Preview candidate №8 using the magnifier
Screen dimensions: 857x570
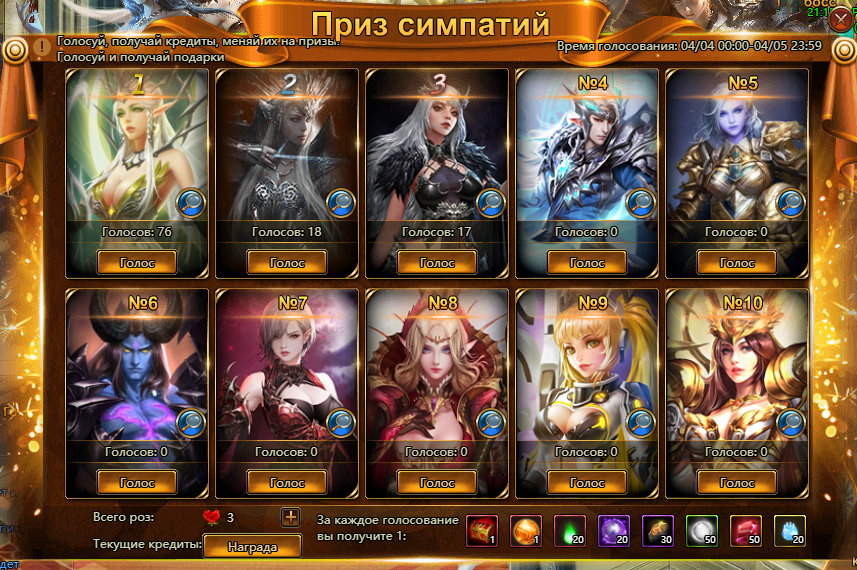[x=491, y=423]
